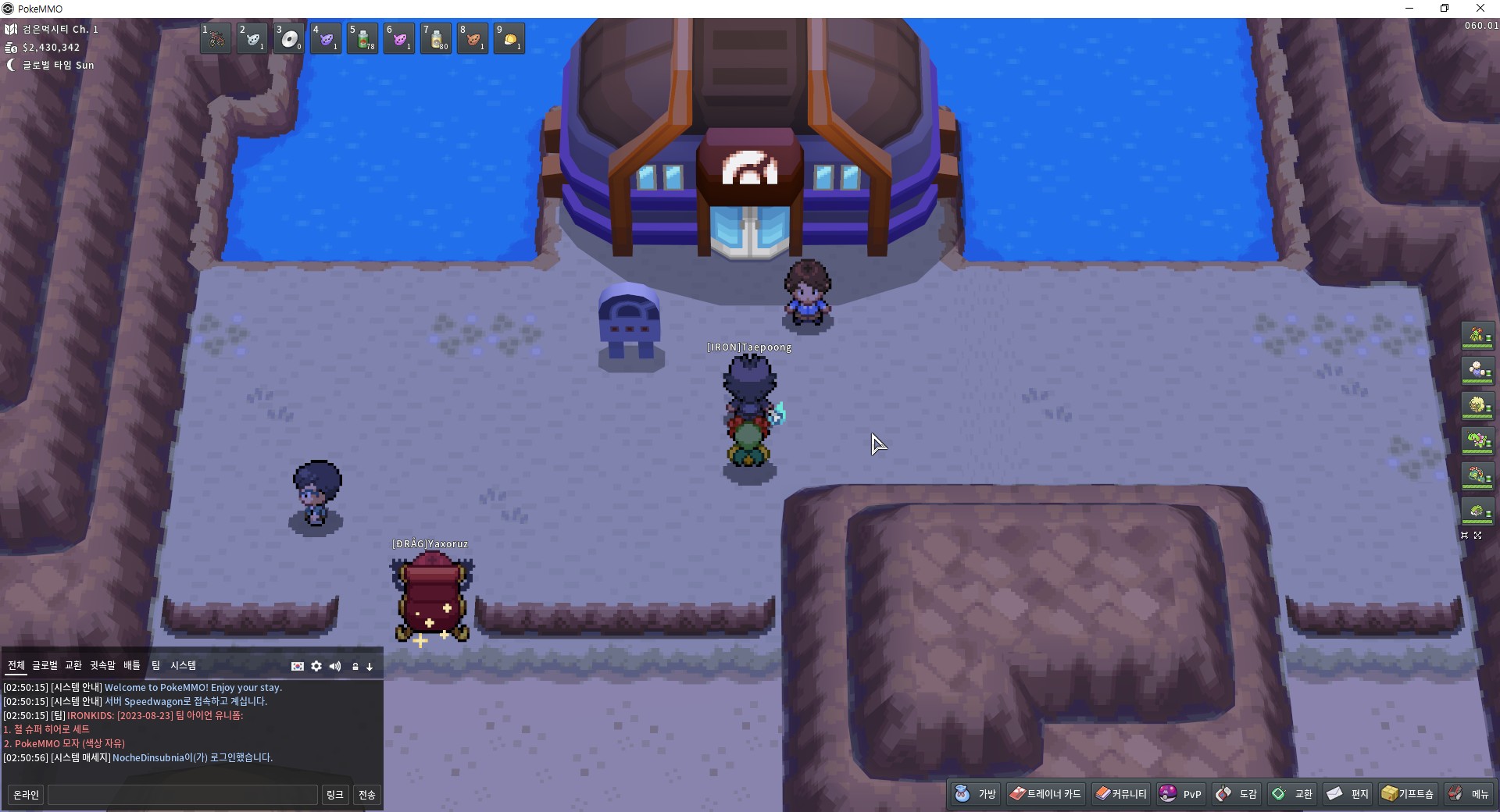Viewport: 1500px width, 812px height.
Task: Use the green spray can in slot 5
Action: [362, 38]
